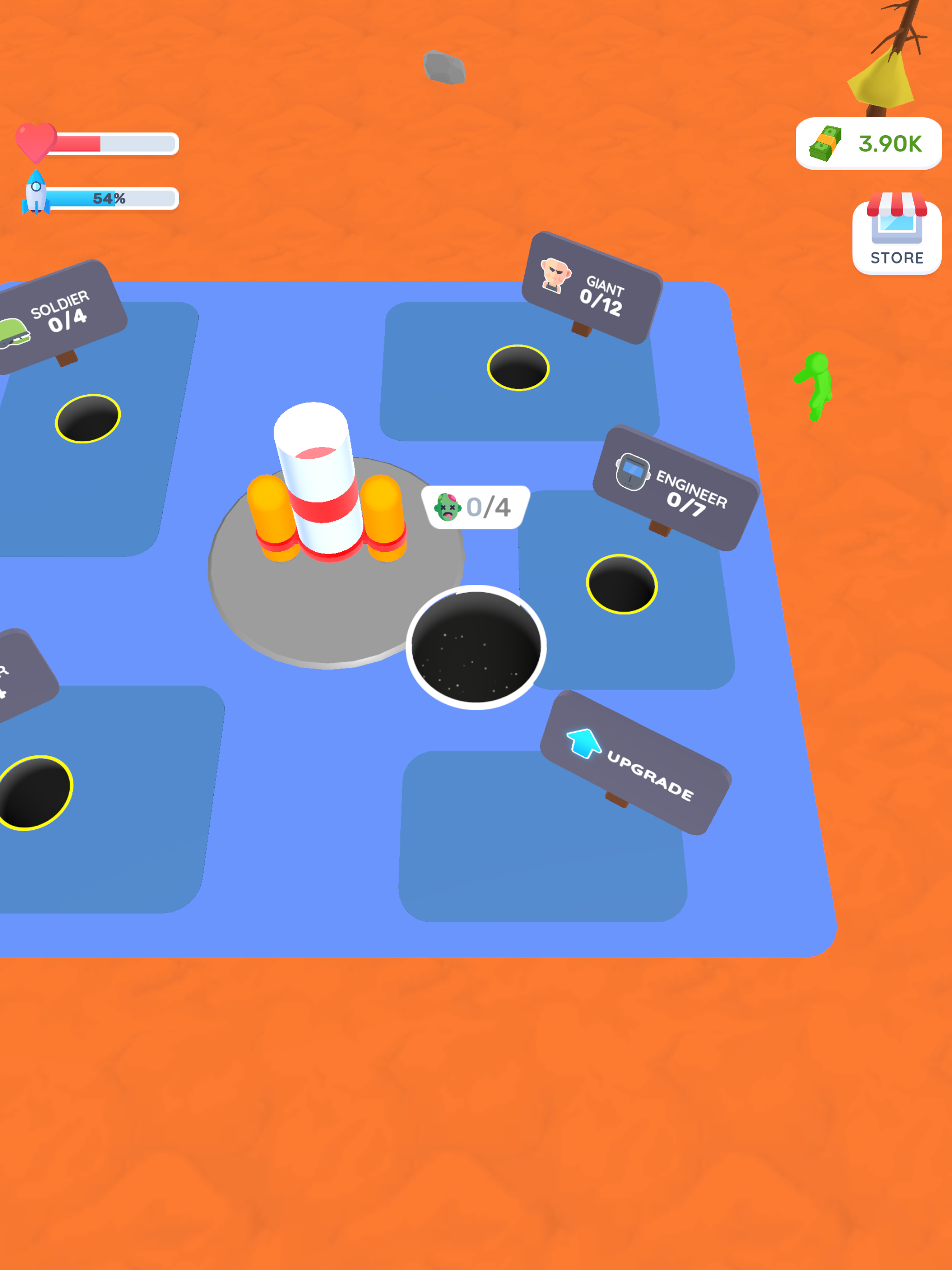Tap the rocket launch progress bar at 54%
Screen dimensions: 952x1270
(112, 198)
